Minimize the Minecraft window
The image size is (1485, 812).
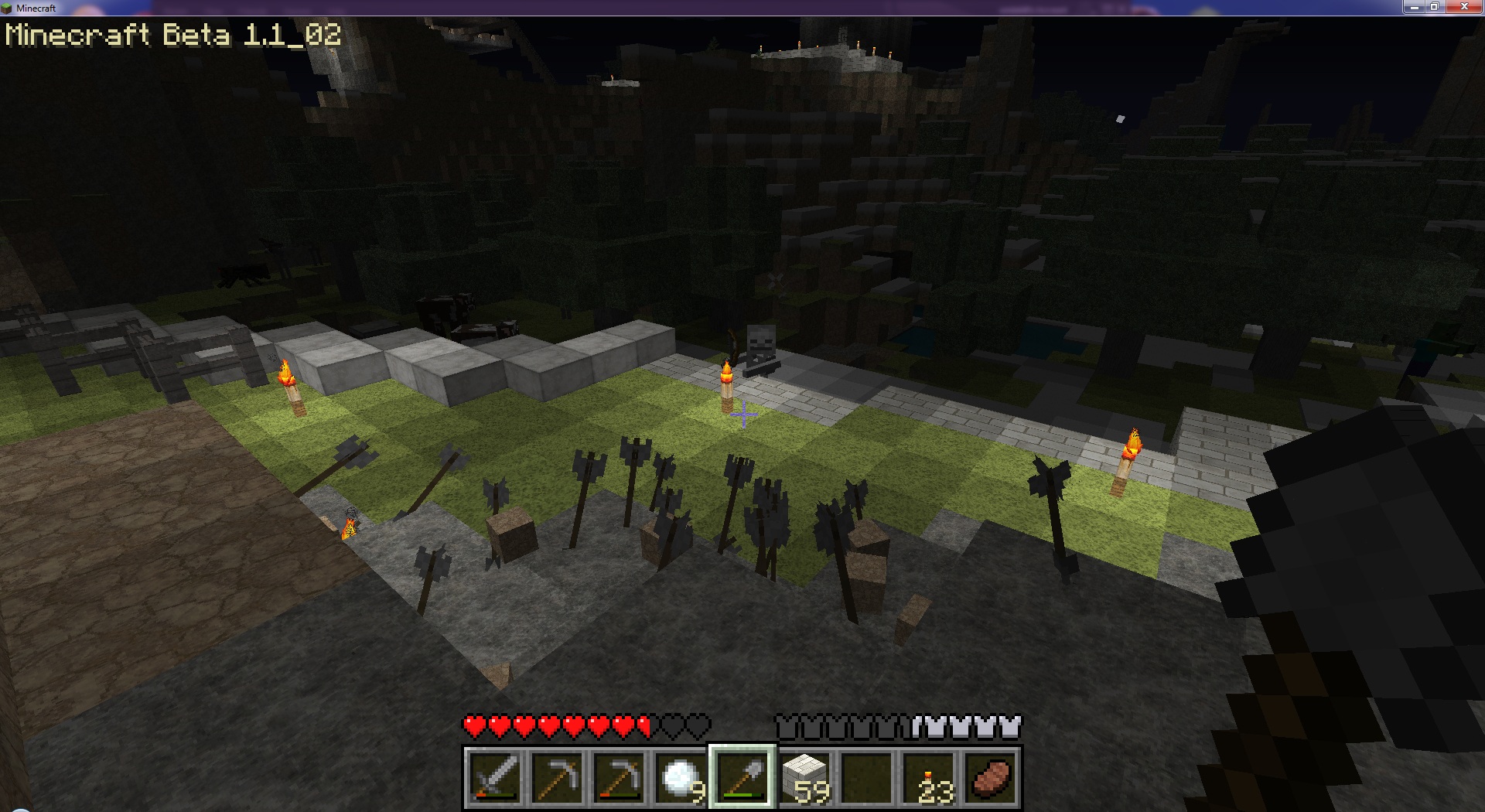coord(1413,7)
